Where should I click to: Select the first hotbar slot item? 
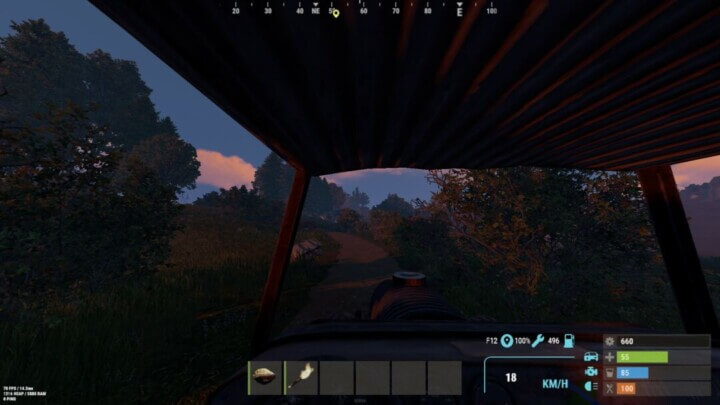point(265,377)
